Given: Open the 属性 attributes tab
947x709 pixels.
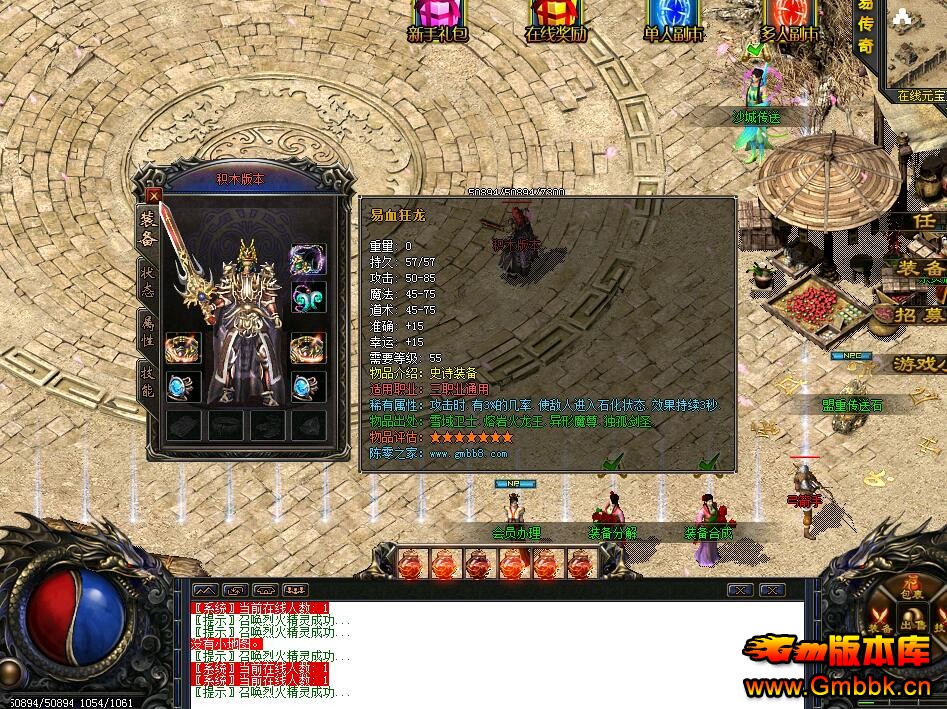Looking at the screenshot, I should pyautogui.click(x=147, y=330).
